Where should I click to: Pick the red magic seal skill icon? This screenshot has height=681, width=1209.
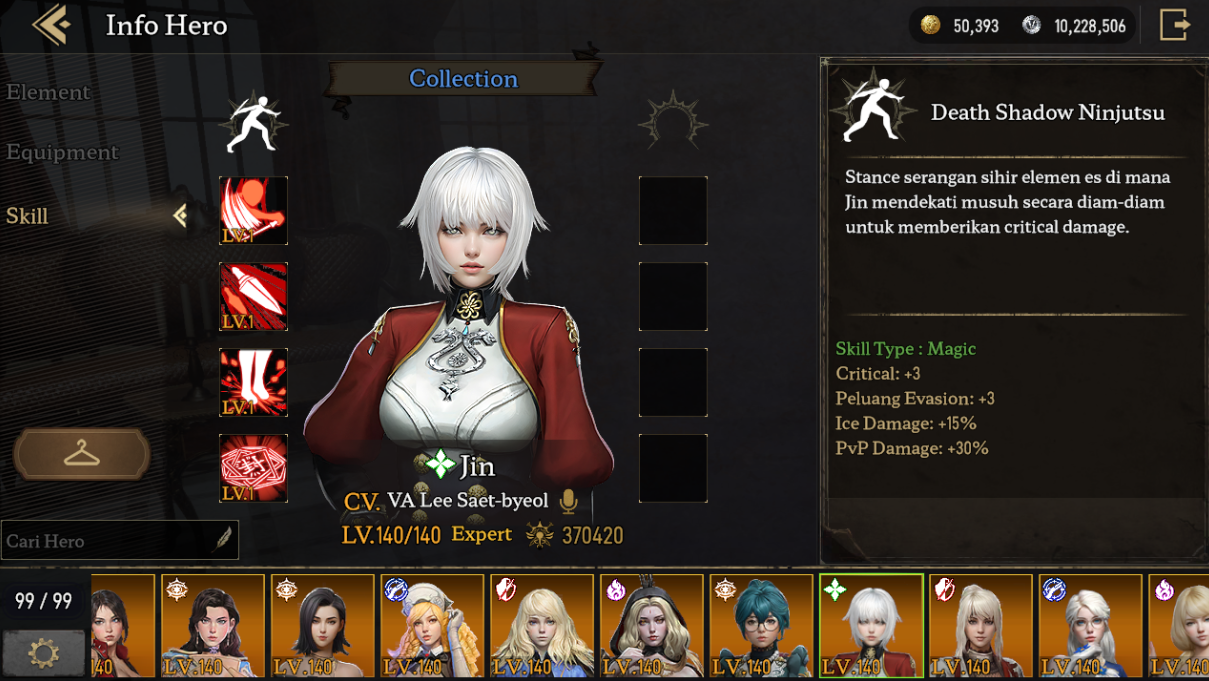(x=253, y=468)
